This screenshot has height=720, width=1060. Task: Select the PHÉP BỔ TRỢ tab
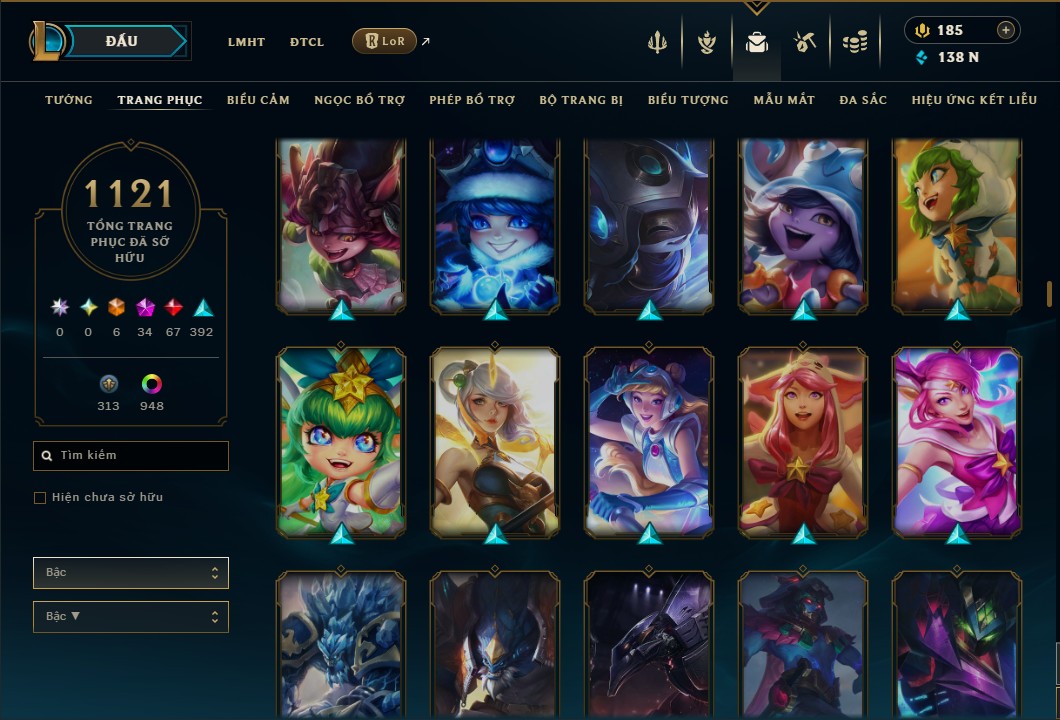tap(472, 100)
